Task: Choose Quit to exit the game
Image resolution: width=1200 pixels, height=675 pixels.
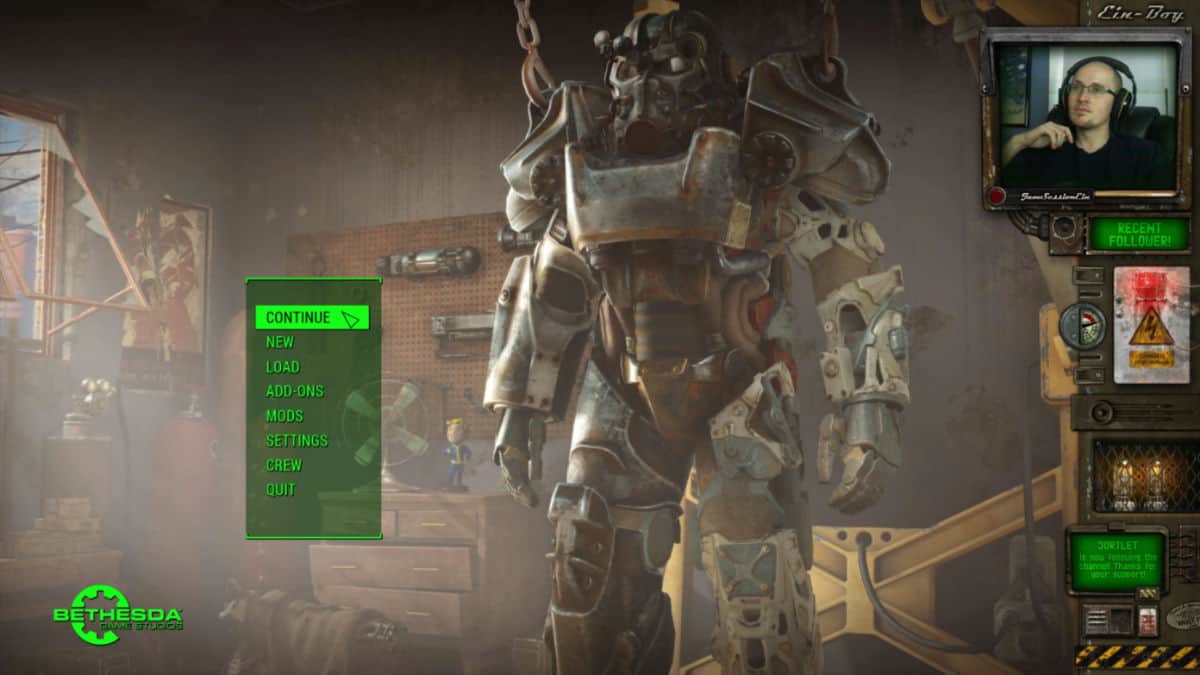Action: [281, 490]
